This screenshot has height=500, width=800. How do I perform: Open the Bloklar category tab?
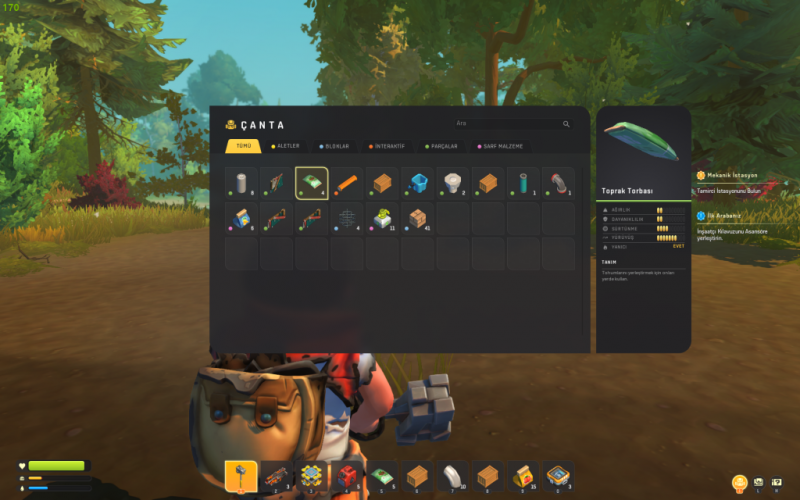335,146
